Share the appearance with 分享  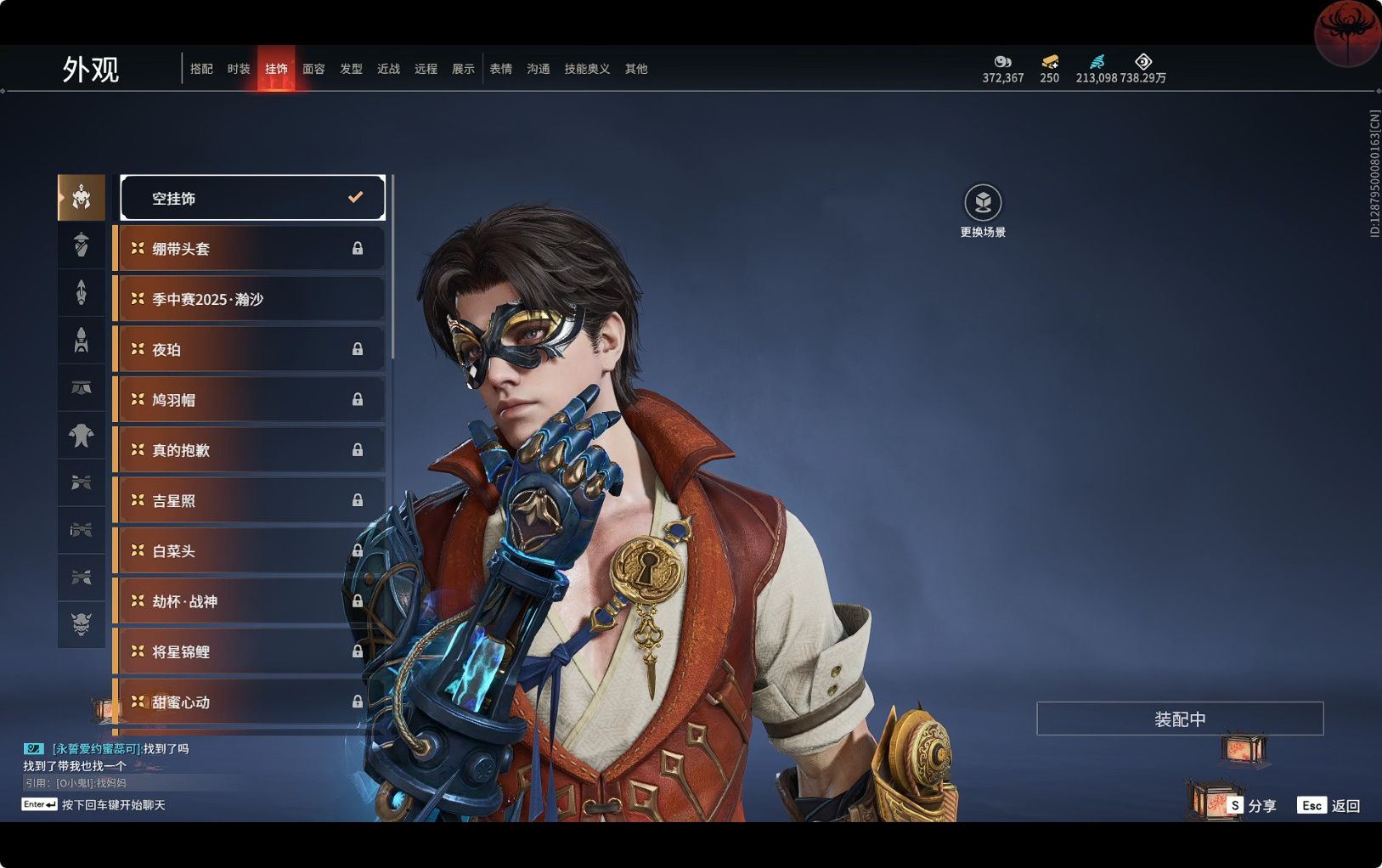1251,805
